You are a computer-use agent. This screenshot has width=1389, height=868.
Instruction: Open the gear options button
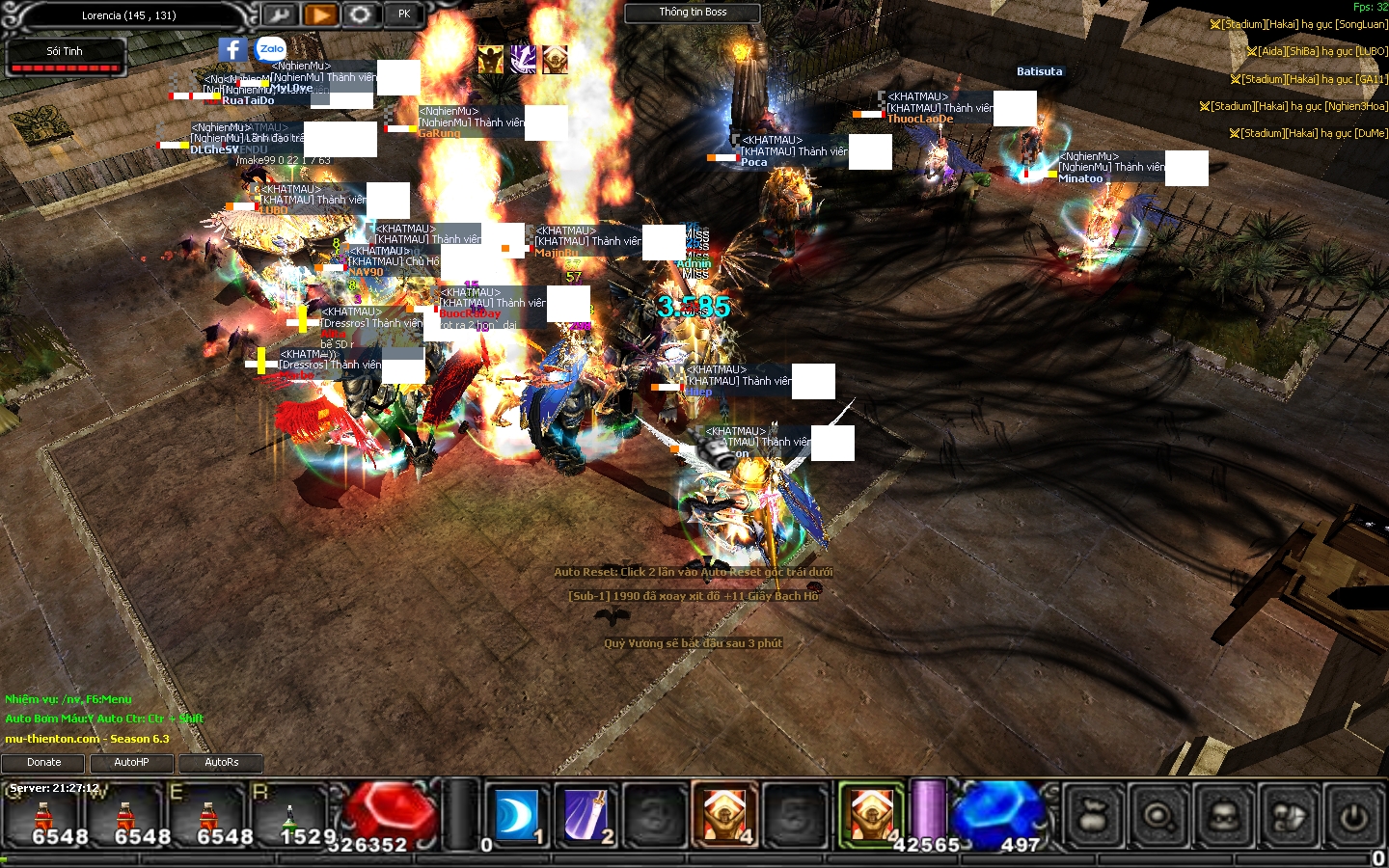point(361,14)
